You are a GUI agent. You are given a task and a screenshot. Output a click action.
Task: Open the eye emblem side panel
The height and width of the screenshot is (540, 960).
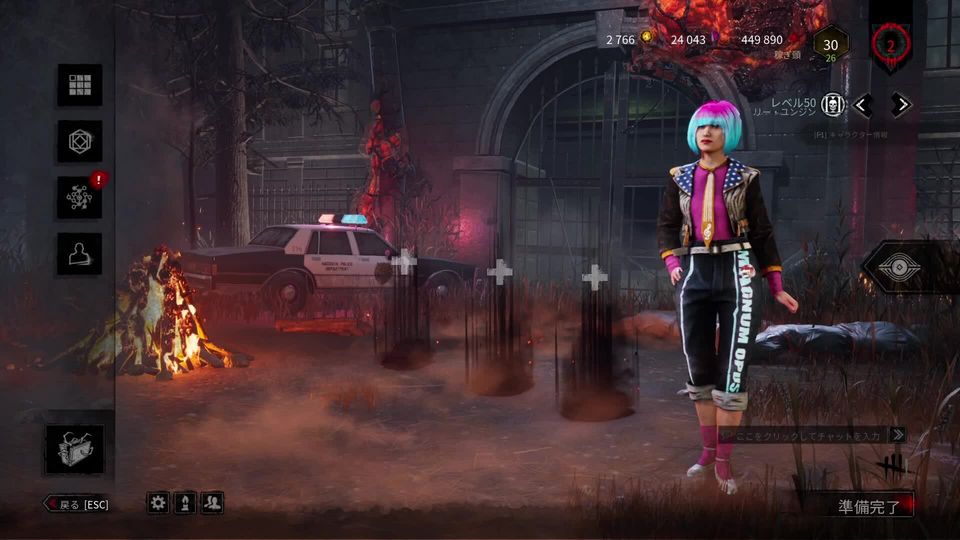[908, 267]
